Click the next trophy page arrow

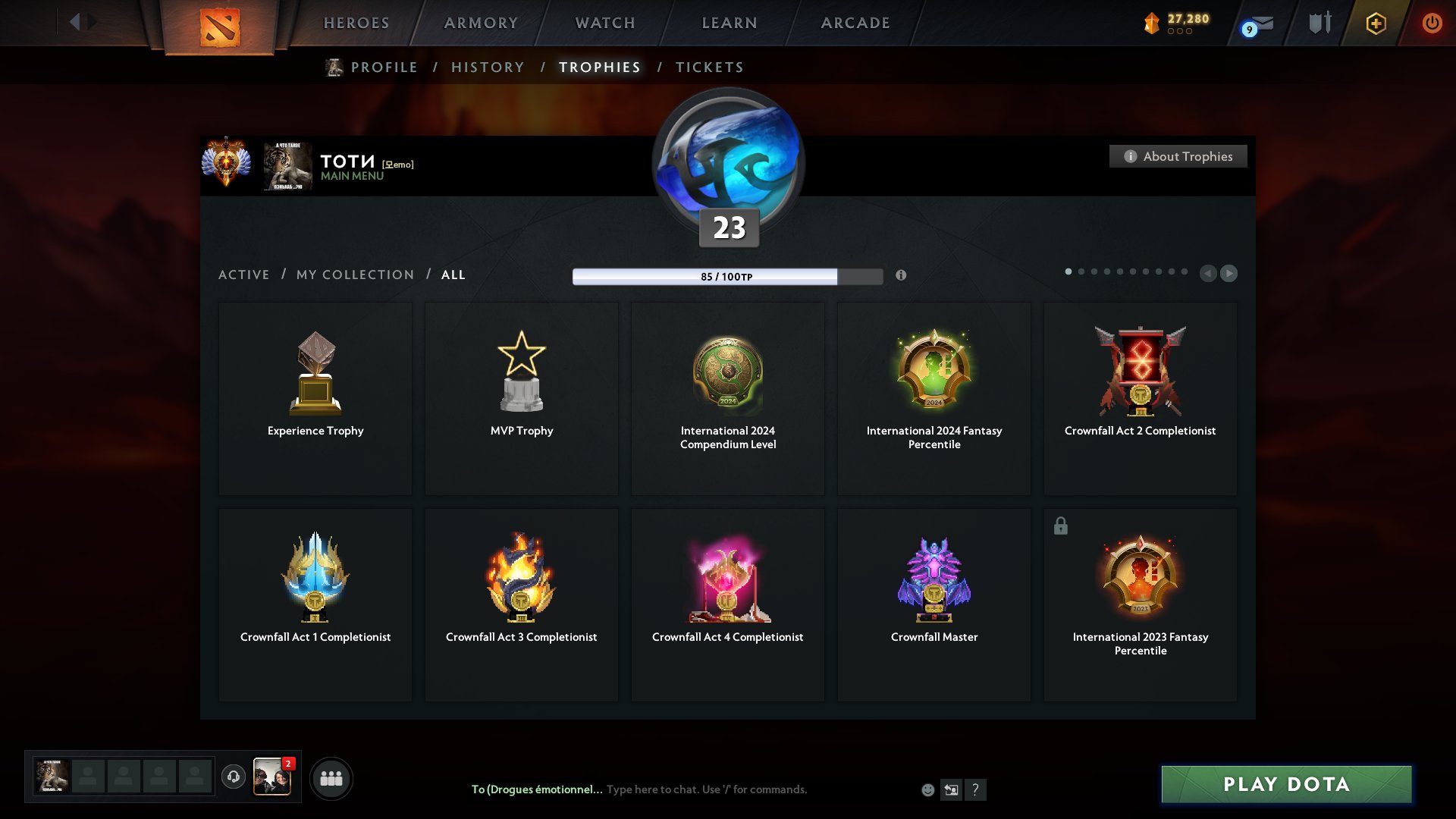tap(1228, 274)
